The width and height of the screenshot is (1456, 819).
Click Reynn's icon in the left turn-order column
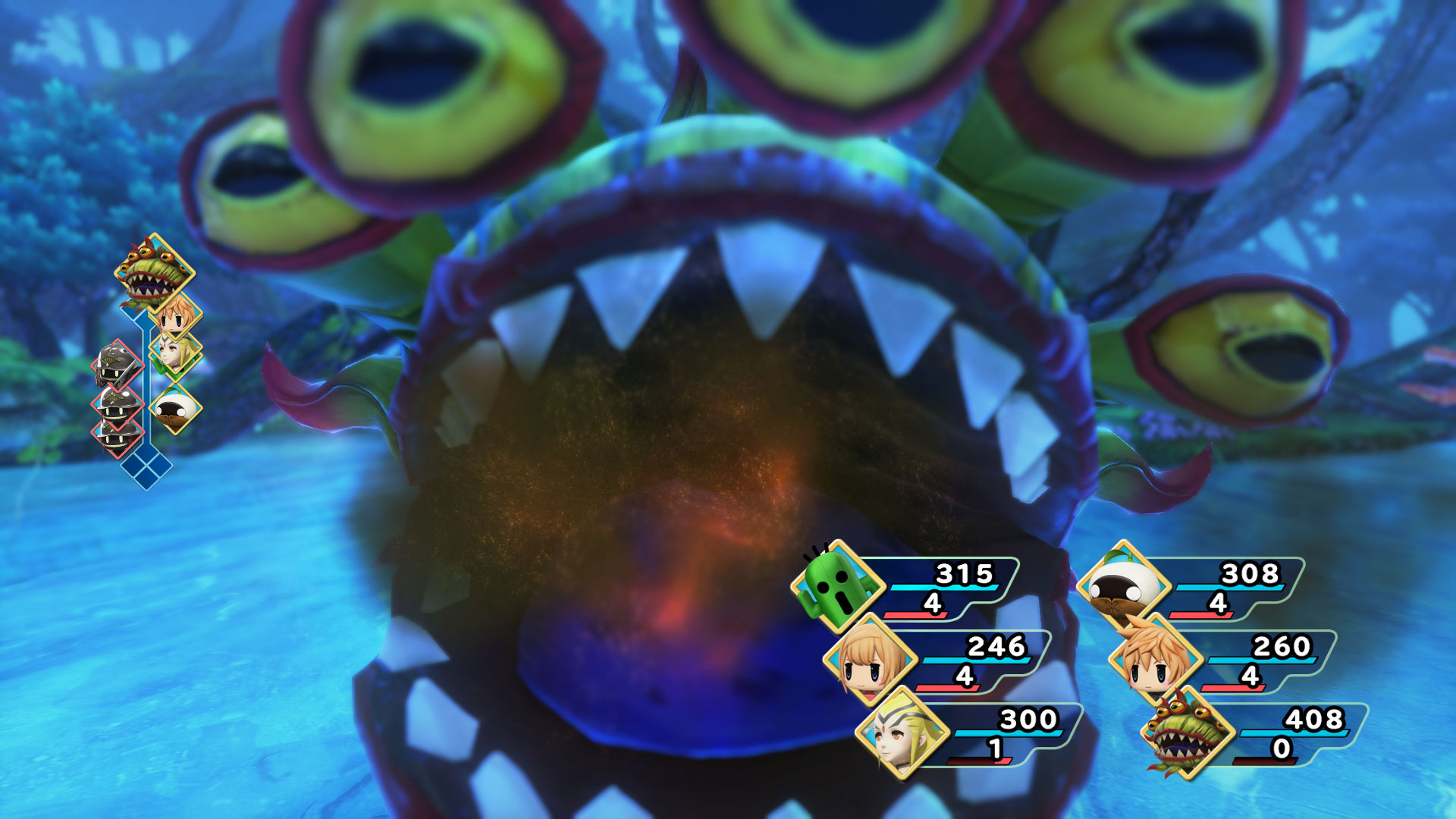[174, 317]
